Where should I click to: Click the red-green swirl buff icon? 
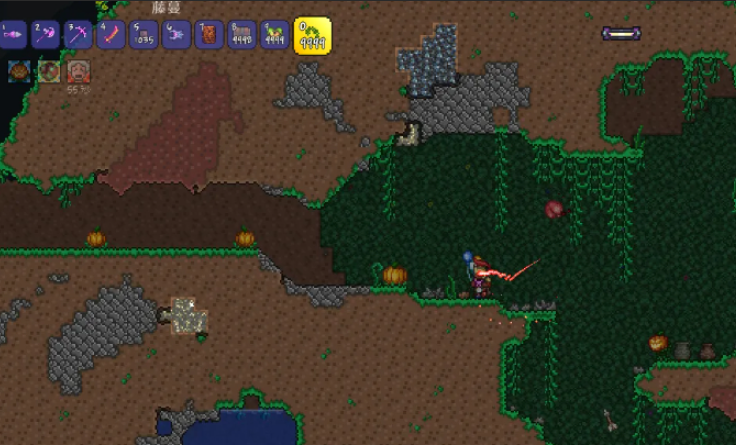48,70
